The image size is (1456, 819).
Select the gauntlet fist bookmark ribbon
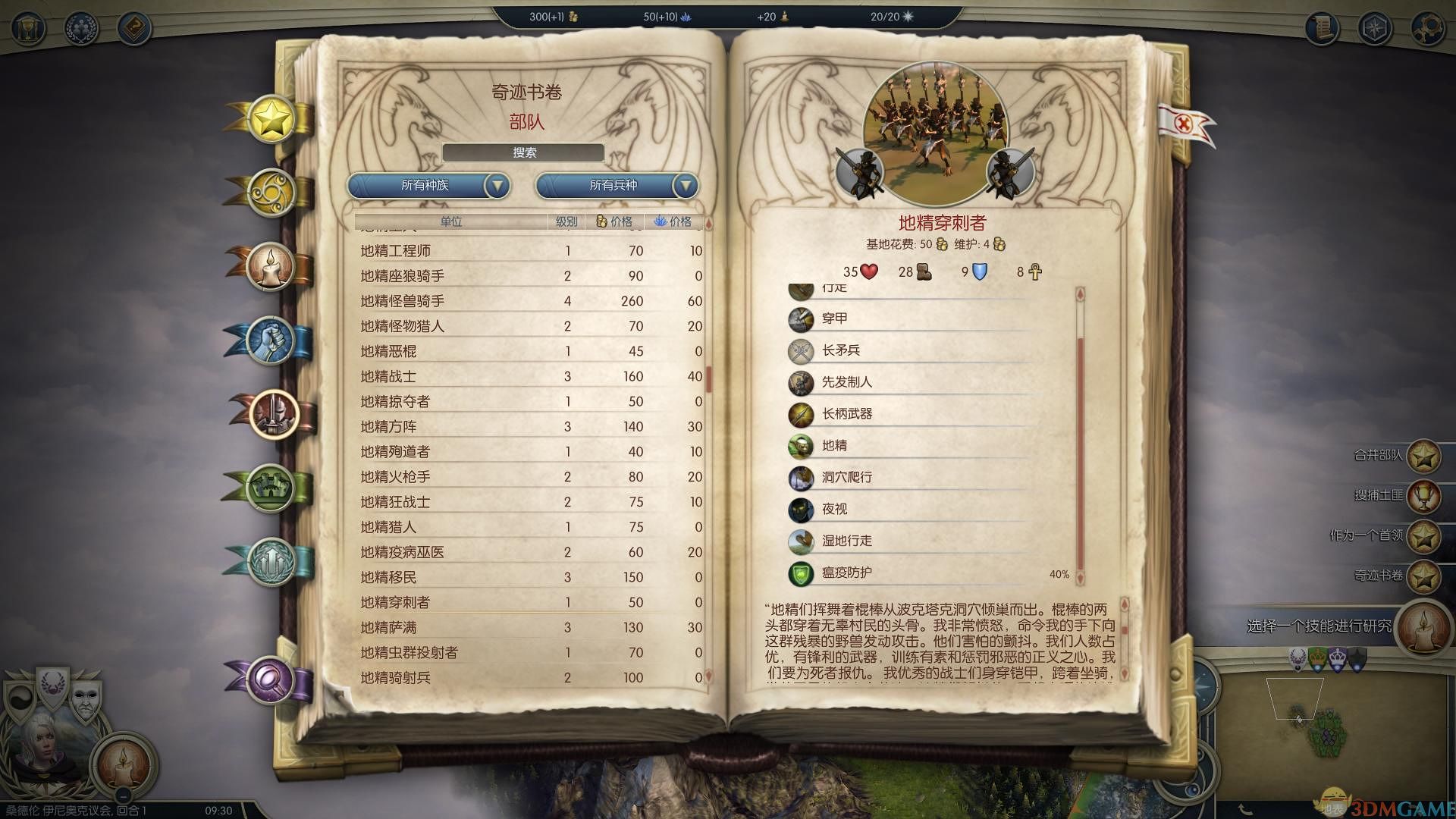(269, 341)
